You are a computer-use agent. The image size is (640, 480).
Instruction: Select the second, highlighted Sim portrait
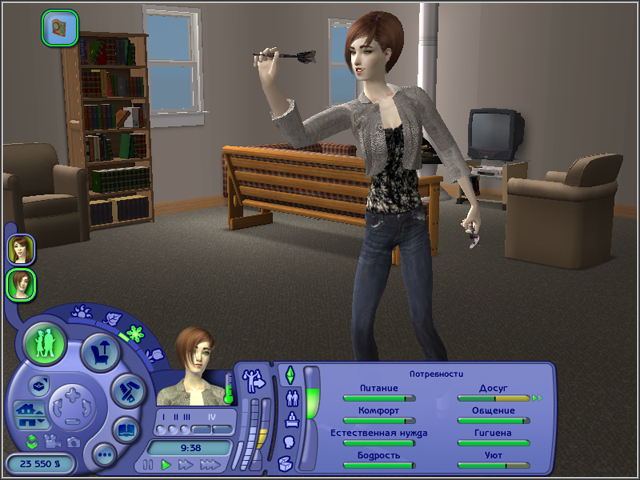(x=21, y=285)
